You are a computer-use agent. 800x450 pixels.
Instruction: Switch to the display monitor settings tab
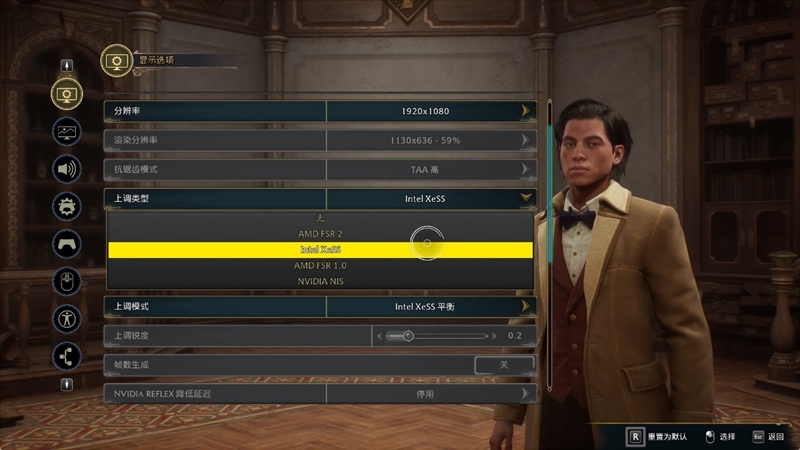(67, 94)
